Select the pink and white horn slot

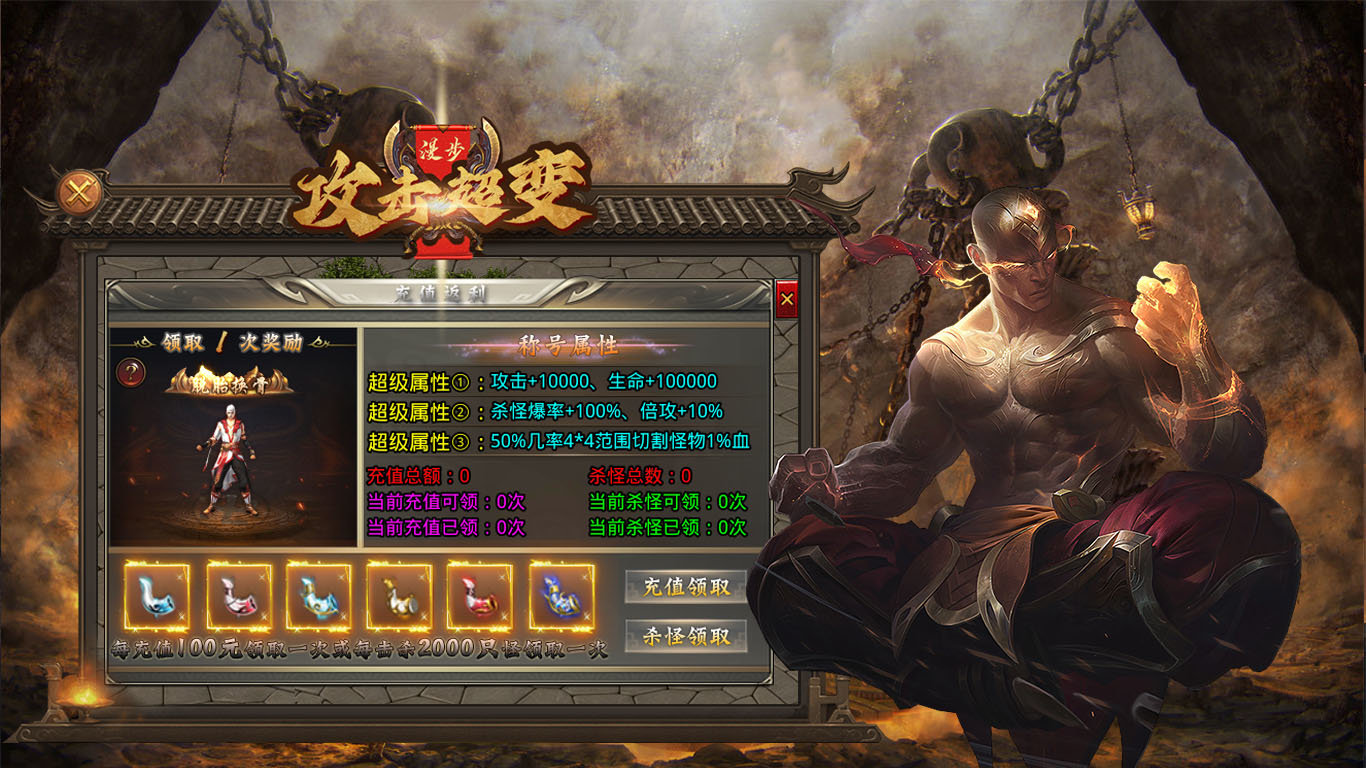(239, 597)
